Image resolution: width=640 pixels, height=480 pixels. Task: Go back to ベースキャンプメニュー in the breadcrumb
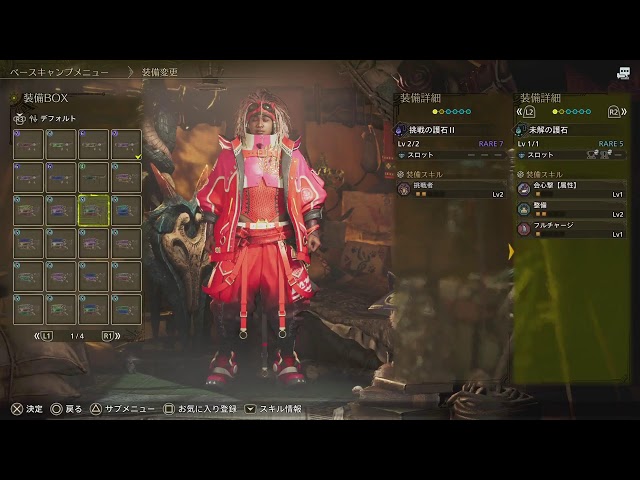point(60,72)
